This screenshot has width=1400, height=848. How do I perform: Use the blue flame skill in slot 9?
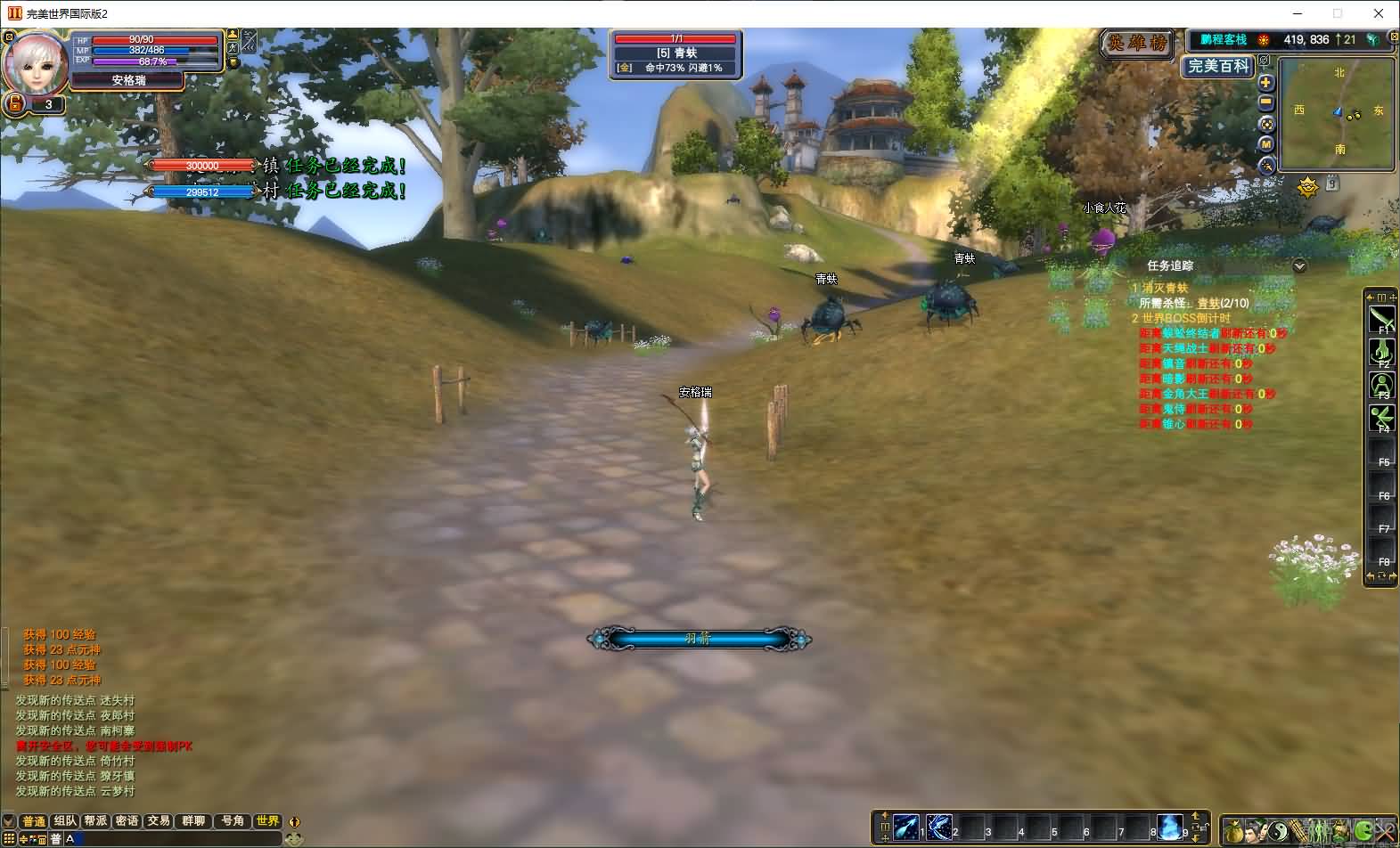click(x=1170, y=827)
